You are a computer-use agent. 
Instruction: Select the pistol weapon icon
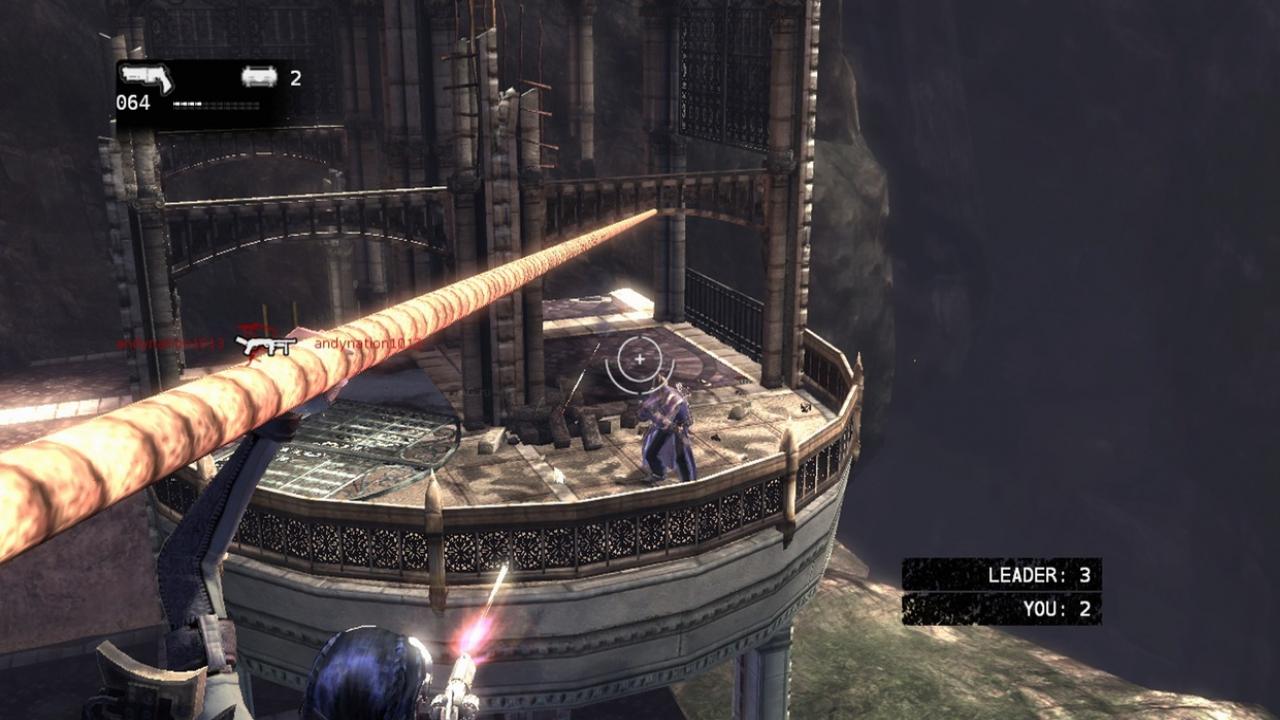(146, 78)
